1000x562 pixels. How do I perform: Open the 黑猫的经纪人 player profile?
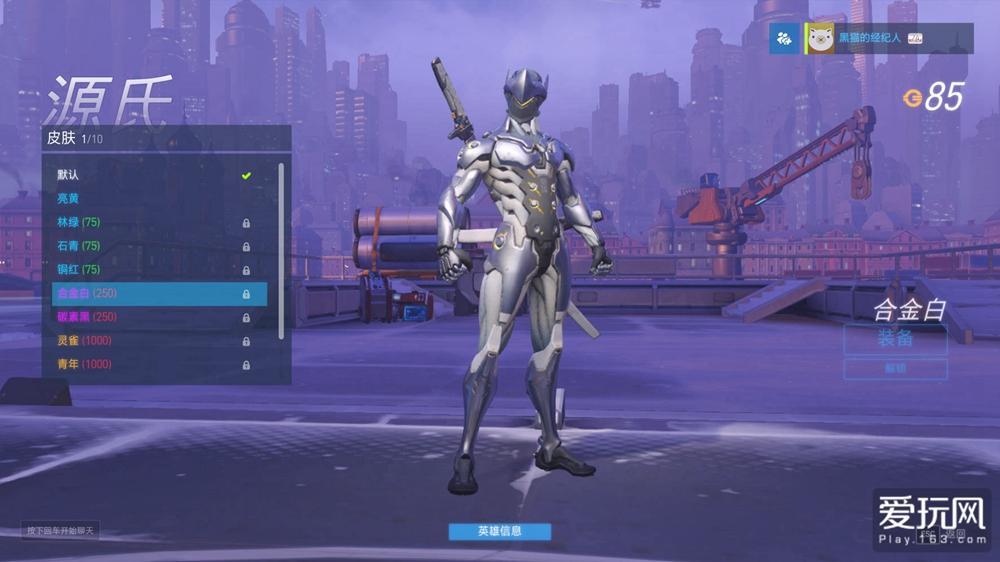[x=870, y=38]
